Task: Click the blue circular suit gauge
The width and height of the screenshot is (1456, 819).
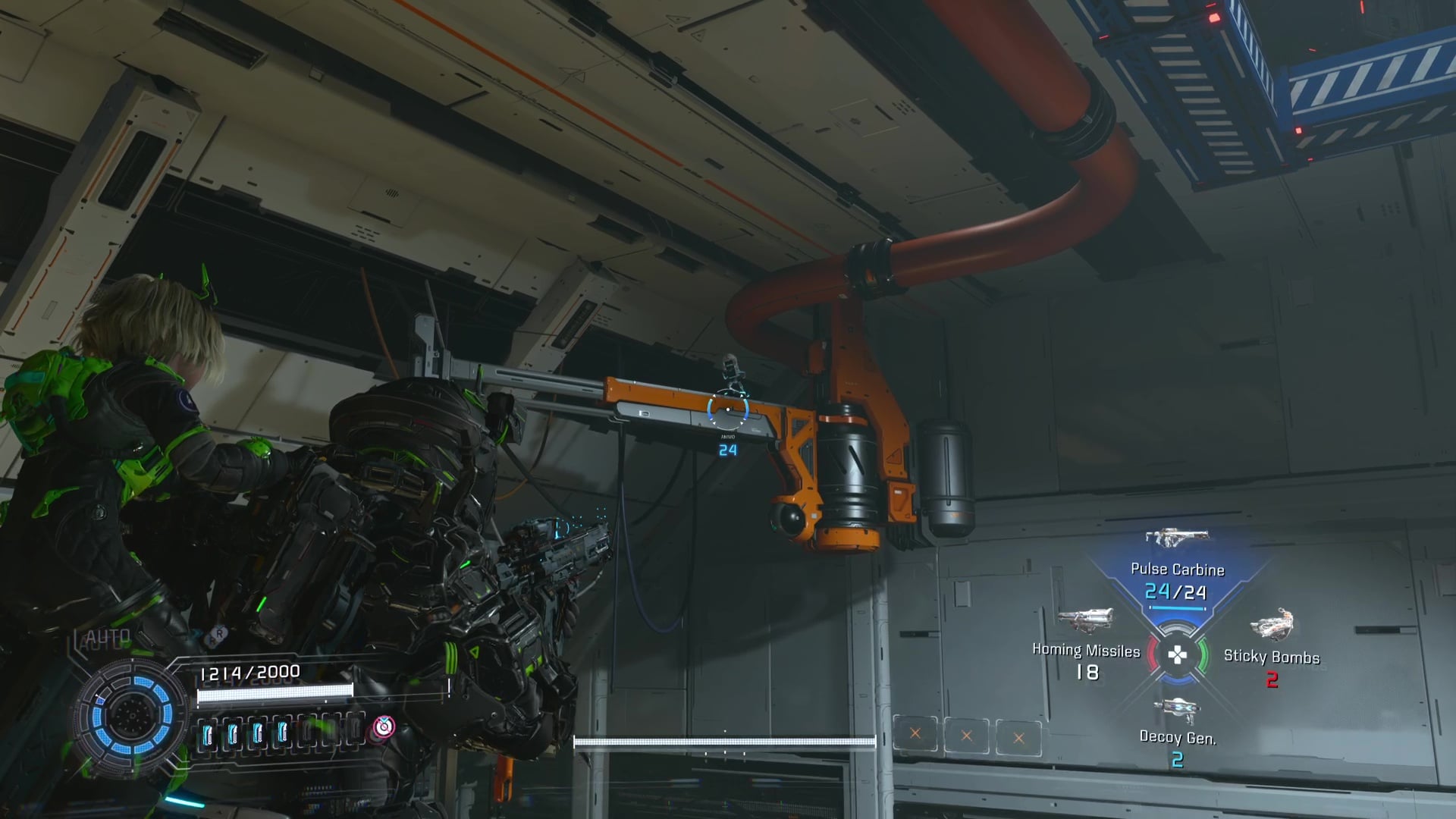Action: pos(132,714)
